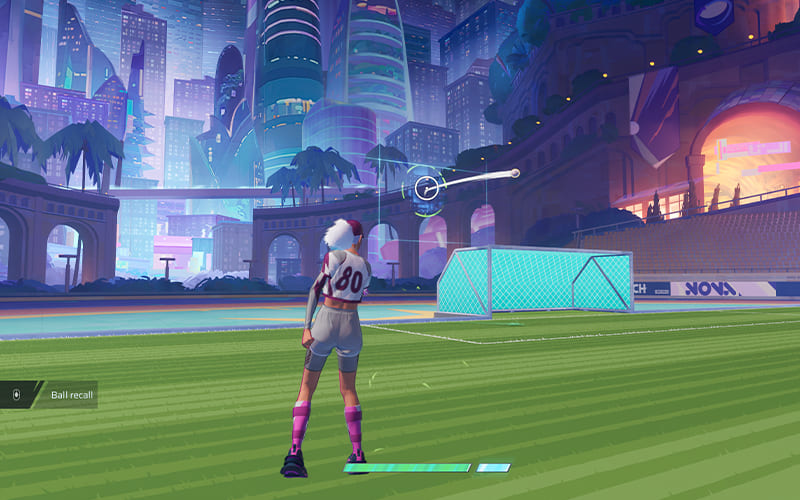Select the Ball recall ability label
The width and height of the screenshot is (800, 500).
(x=70, y=395)
